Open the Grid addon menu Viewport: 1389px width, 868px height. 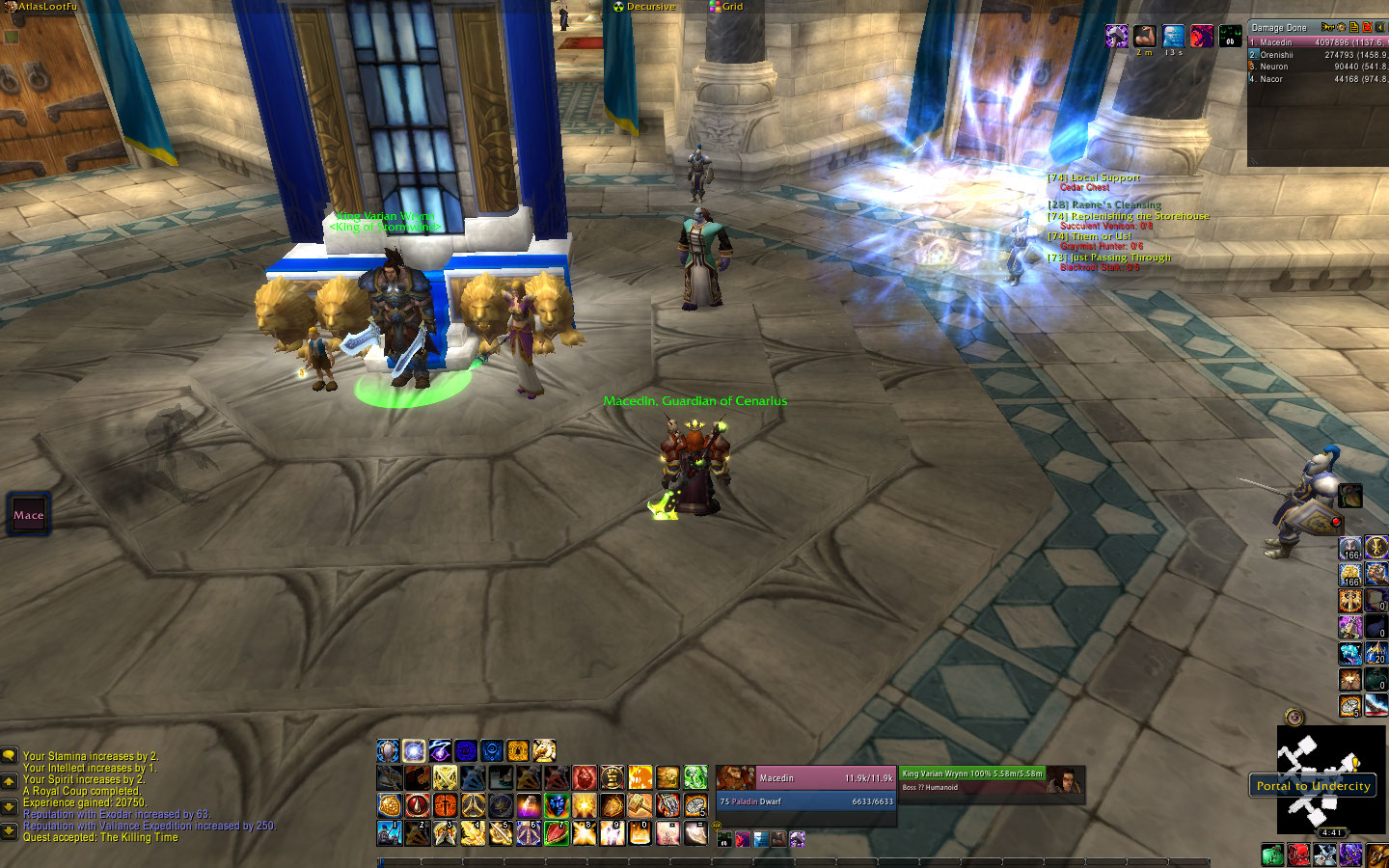pyautogui.click(x=731, y=7)
